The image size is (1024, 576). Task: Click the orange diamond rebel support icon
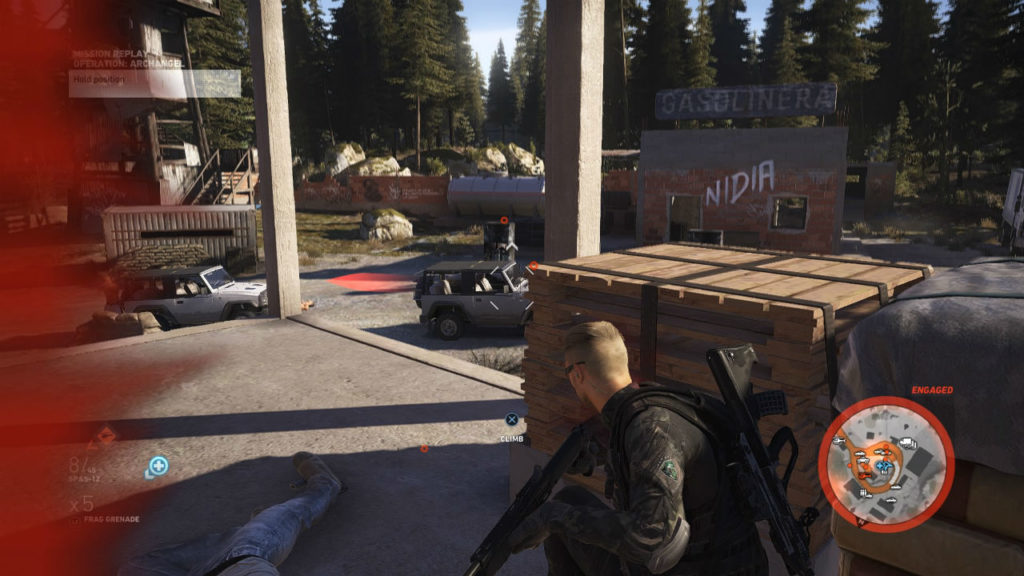point(104,436)
